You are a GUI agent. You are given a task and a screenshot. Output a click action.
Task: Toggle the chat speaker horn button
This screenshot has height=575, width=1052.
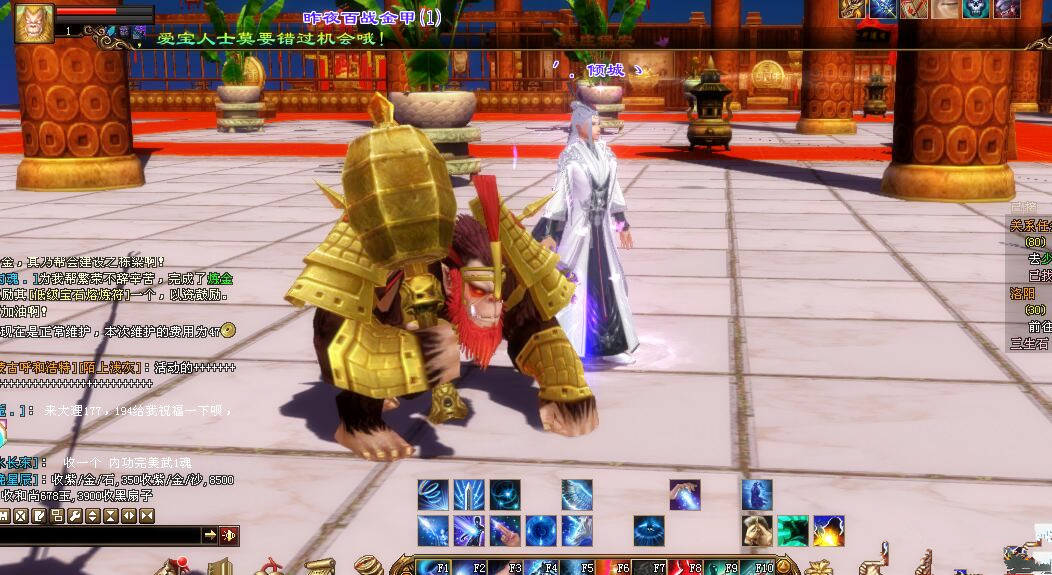coord(229,536)
